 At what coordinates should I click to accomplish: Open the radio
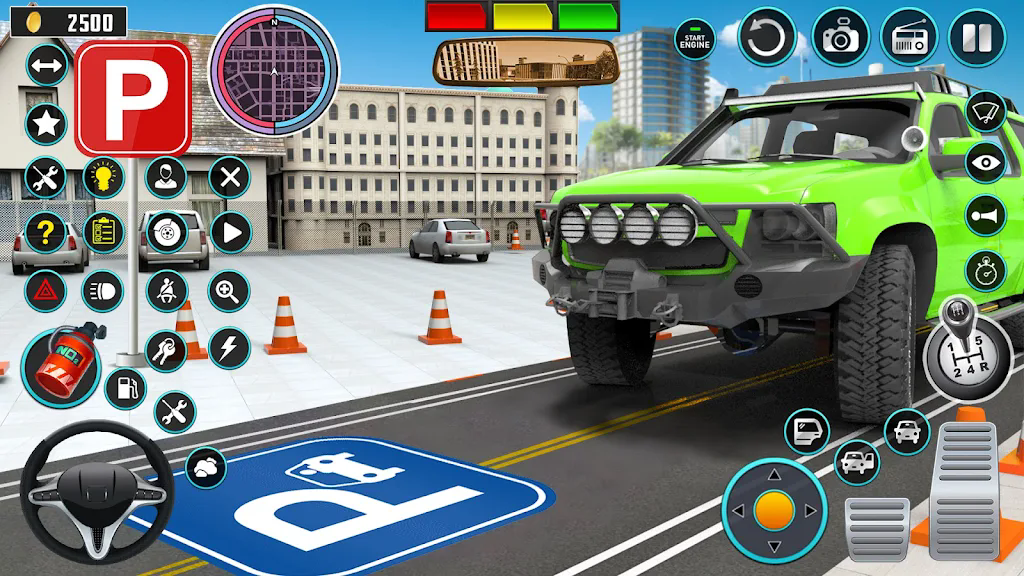pos(908,38)
